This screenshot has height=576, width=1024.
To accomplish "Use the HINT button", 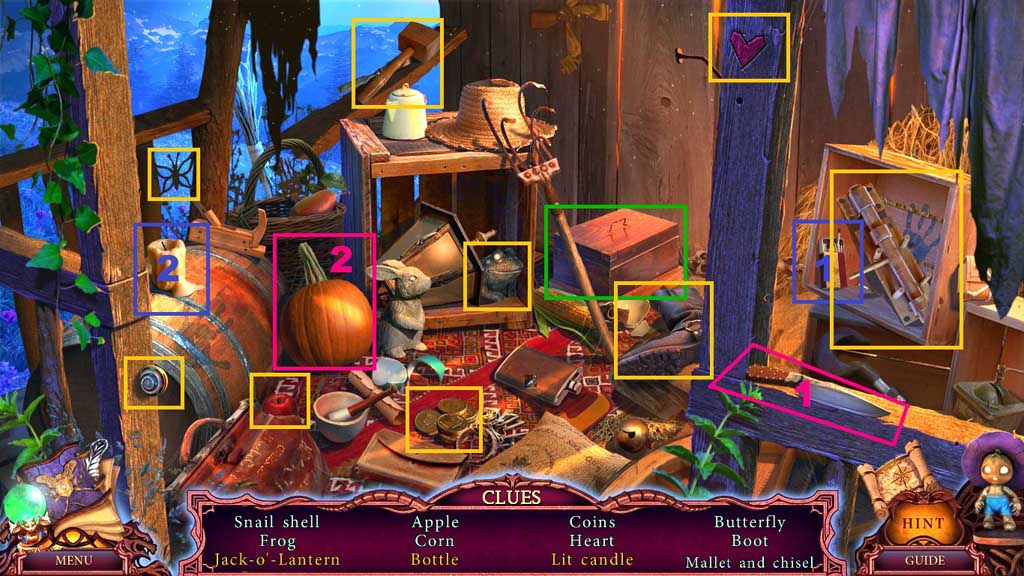I will pyautogui.click(x=923, y=523).
